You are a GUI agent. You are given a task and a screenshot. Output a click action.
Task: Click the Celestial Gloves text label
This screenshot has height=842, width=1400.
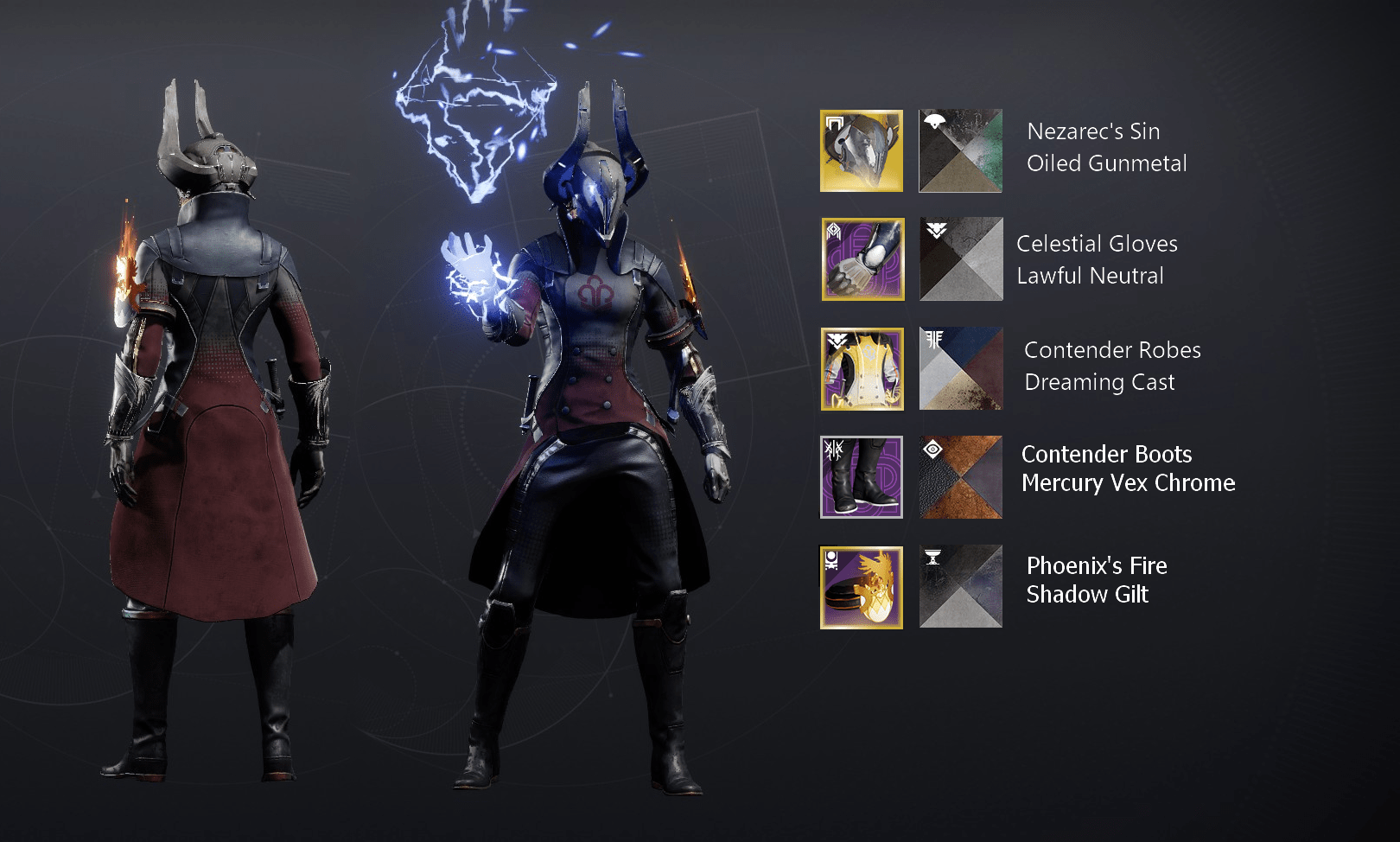tap(1097, 244)
